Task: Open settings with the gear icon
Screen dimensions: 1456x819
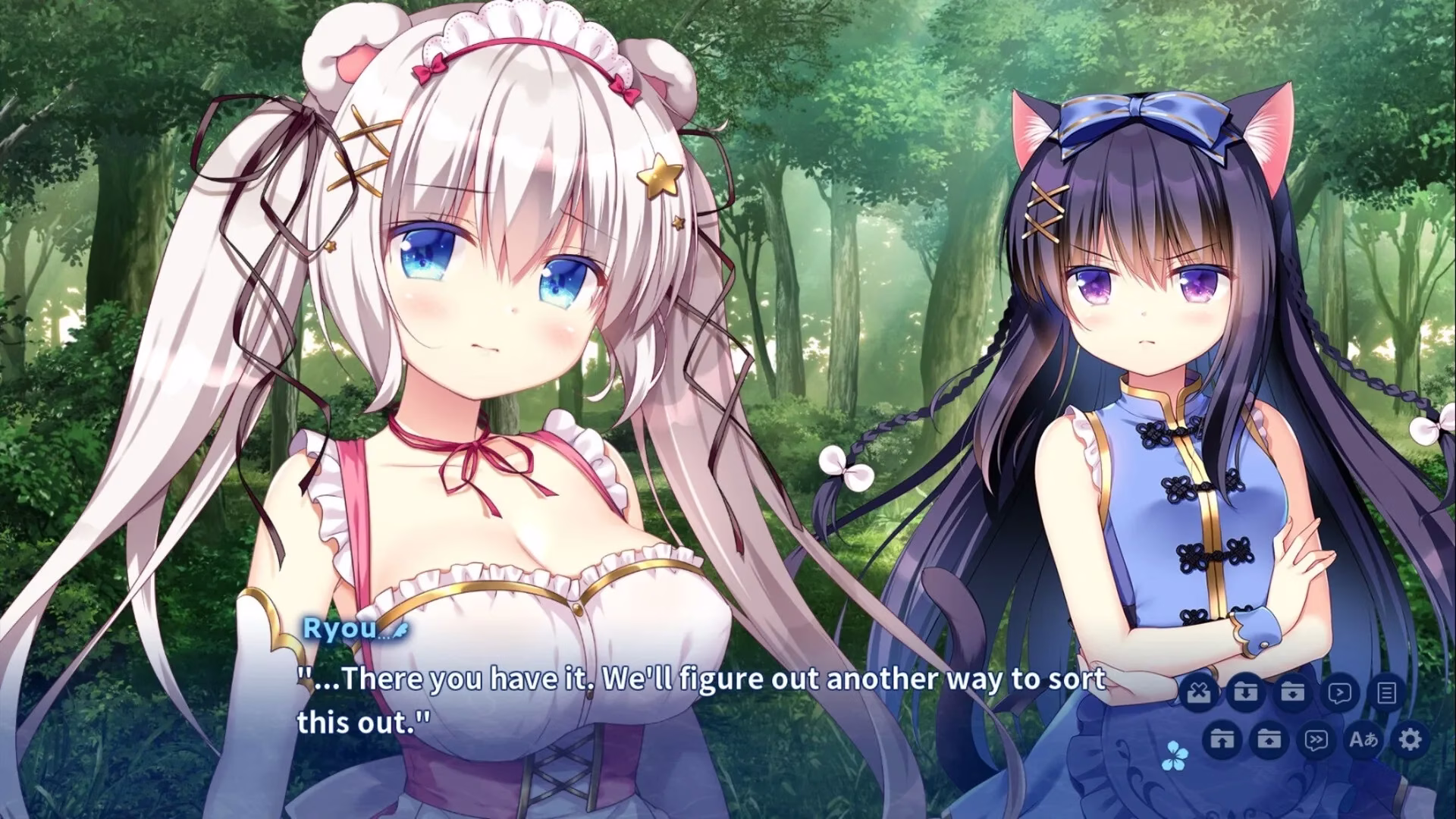Action: 1410,739
